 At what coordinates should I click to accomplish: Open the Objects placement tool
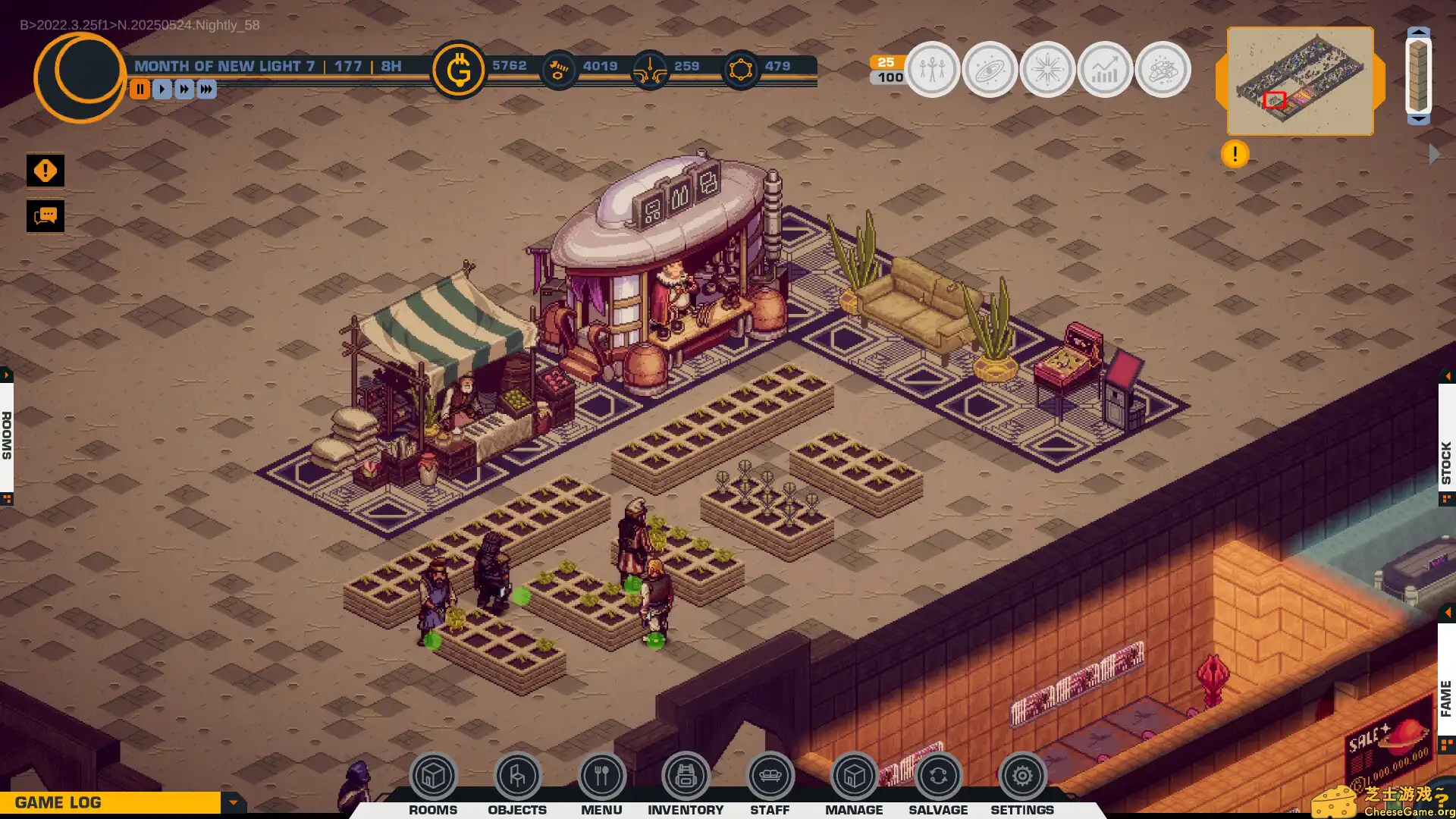tap(517, 776)
